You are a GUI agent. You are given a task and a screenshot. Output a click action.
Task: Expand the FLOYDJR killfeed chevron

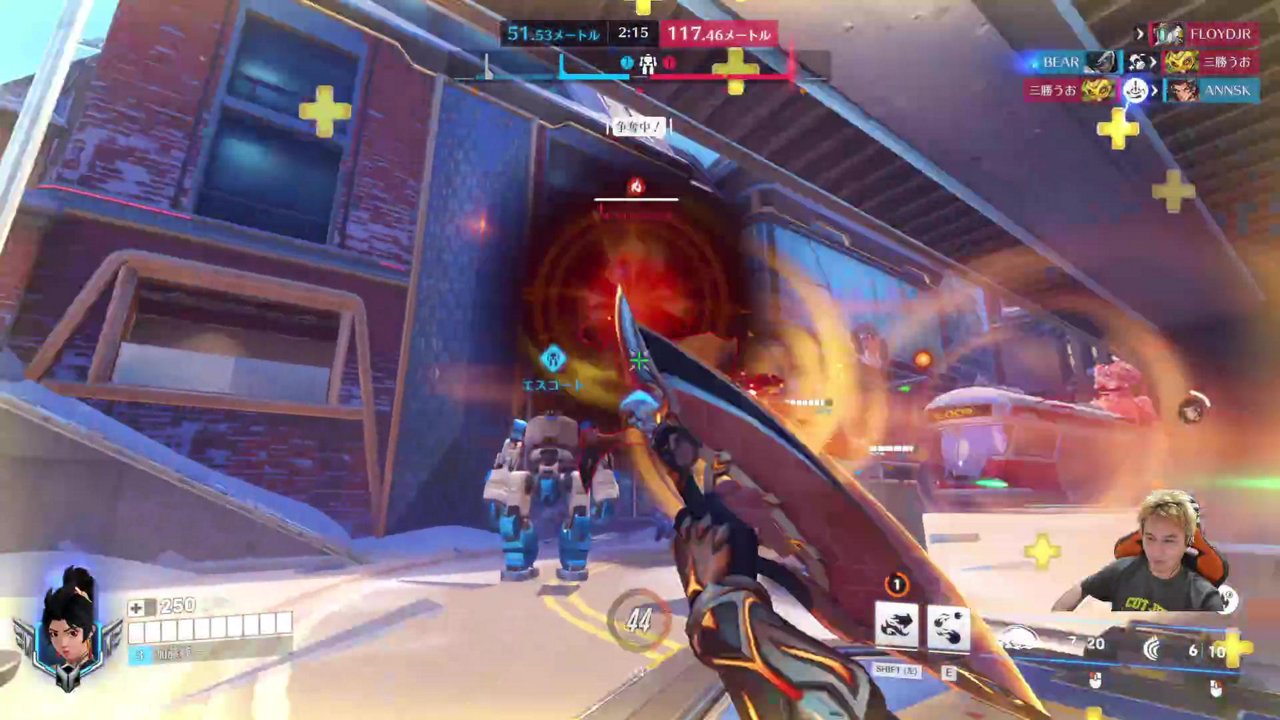1140,33
